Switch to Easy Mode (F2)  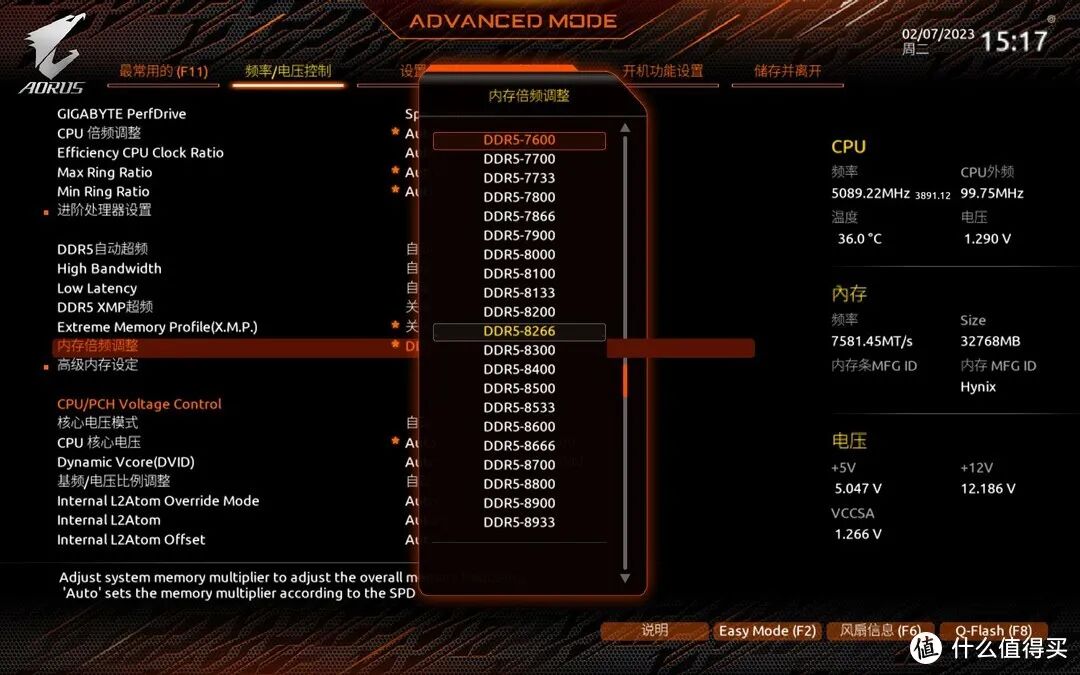pos(767,631)
